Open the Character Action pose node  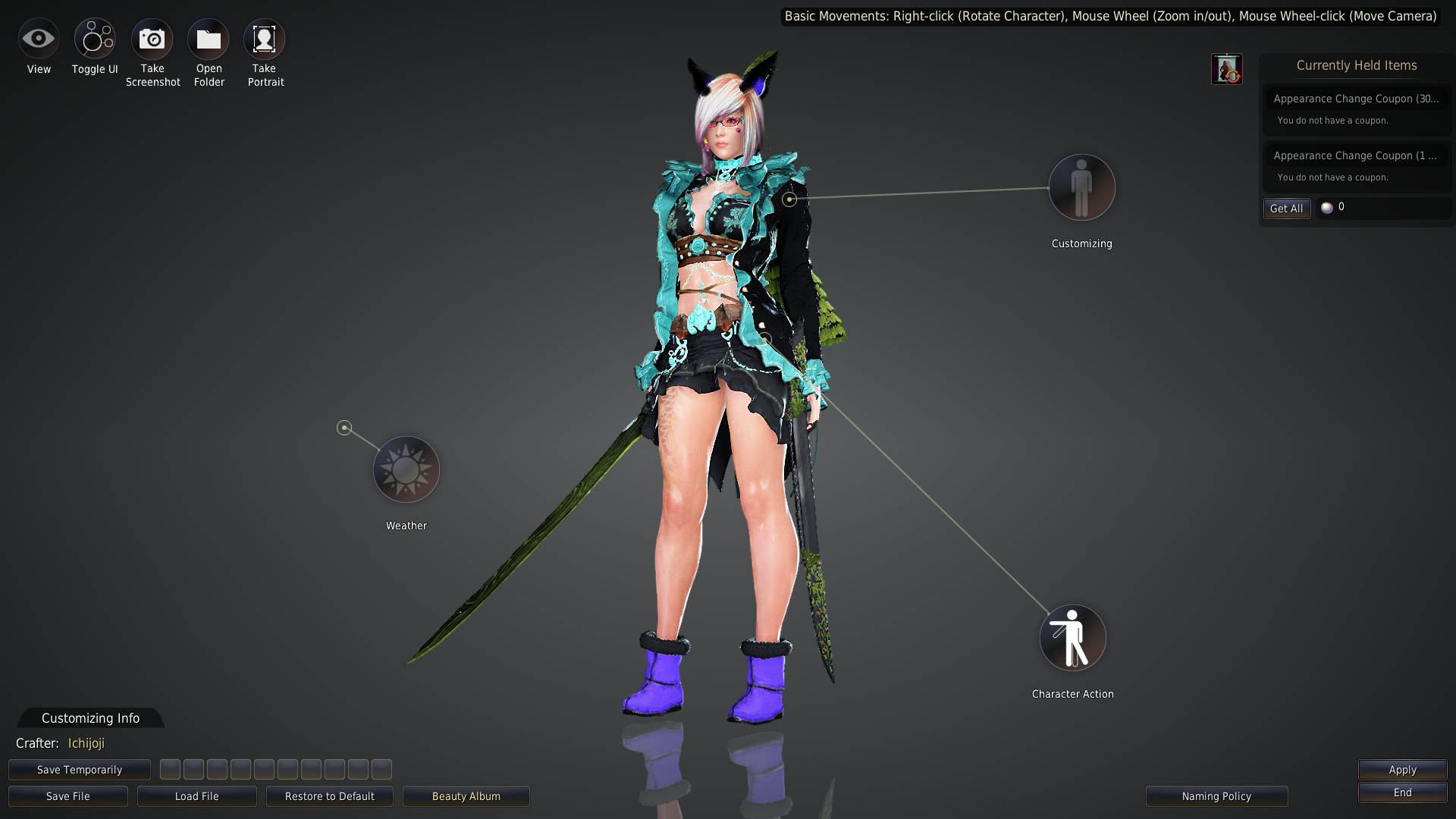pos(1072,638)
